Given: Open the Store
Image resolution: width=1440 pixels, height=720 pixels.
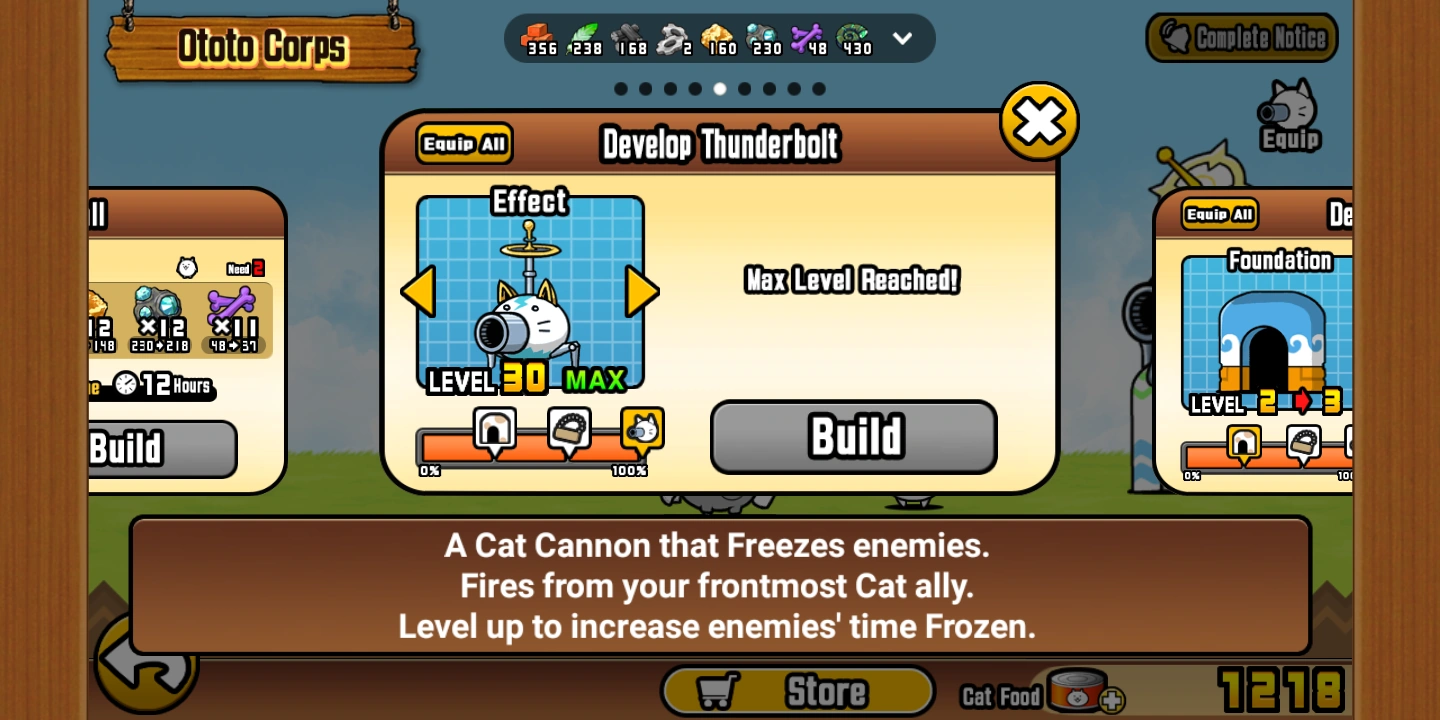Looking at the screenshot, I should point(797,690).
